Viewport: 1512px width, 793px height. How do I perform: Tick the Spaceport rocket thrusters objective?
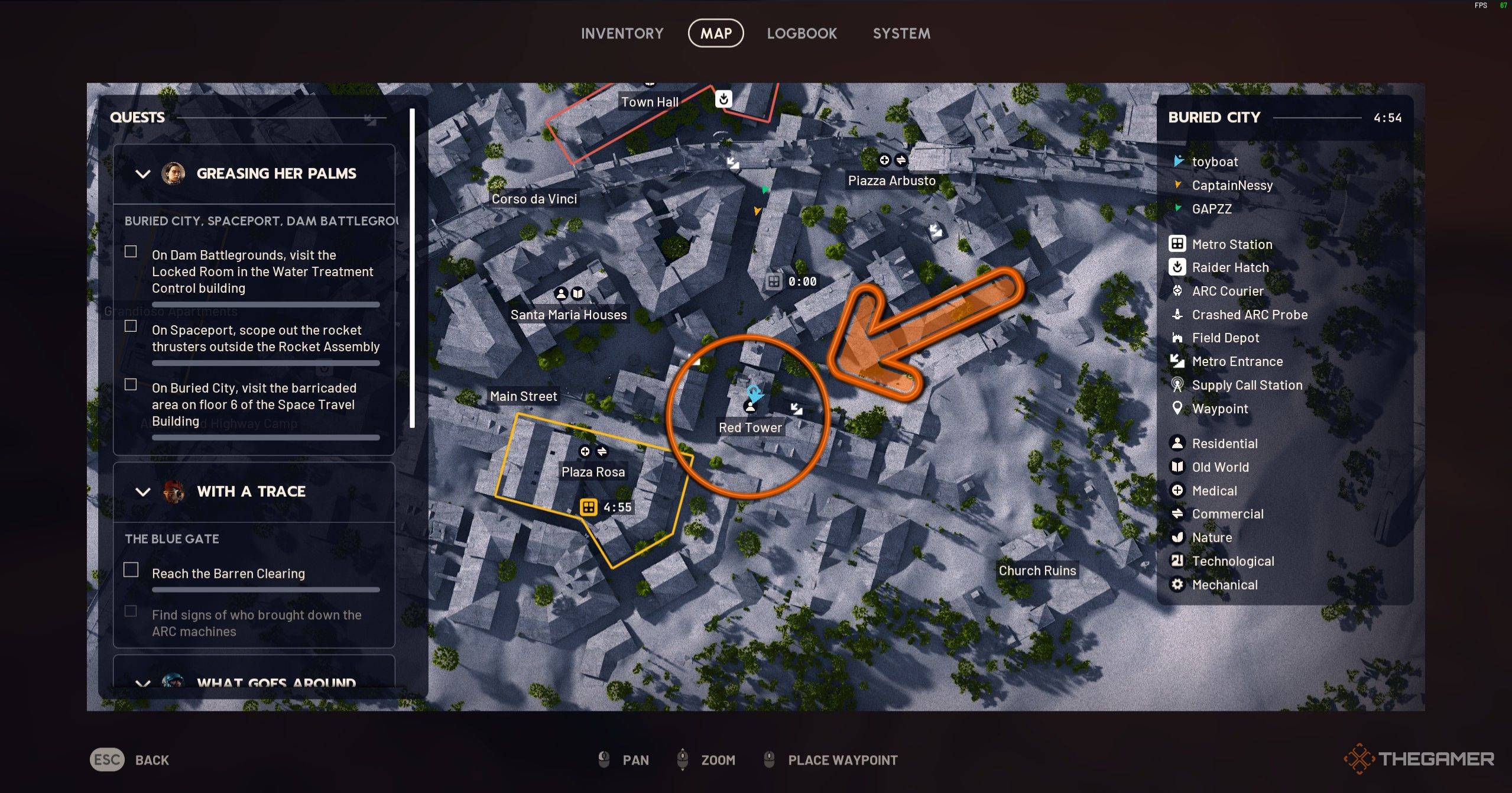coord(129,326)
